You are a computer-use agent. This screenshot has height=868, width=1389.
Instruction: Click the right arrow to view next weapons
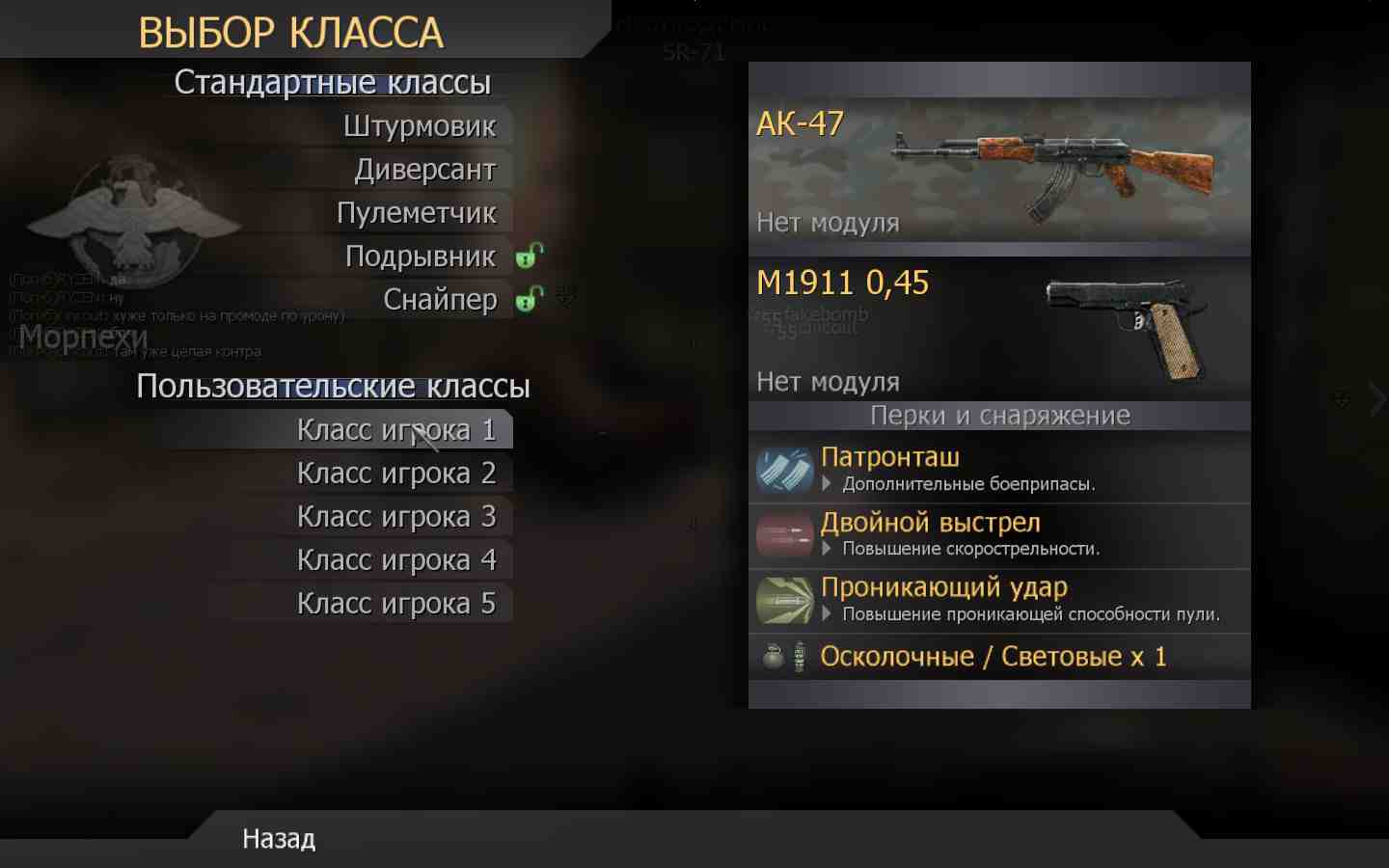(x=1376, y=397)
